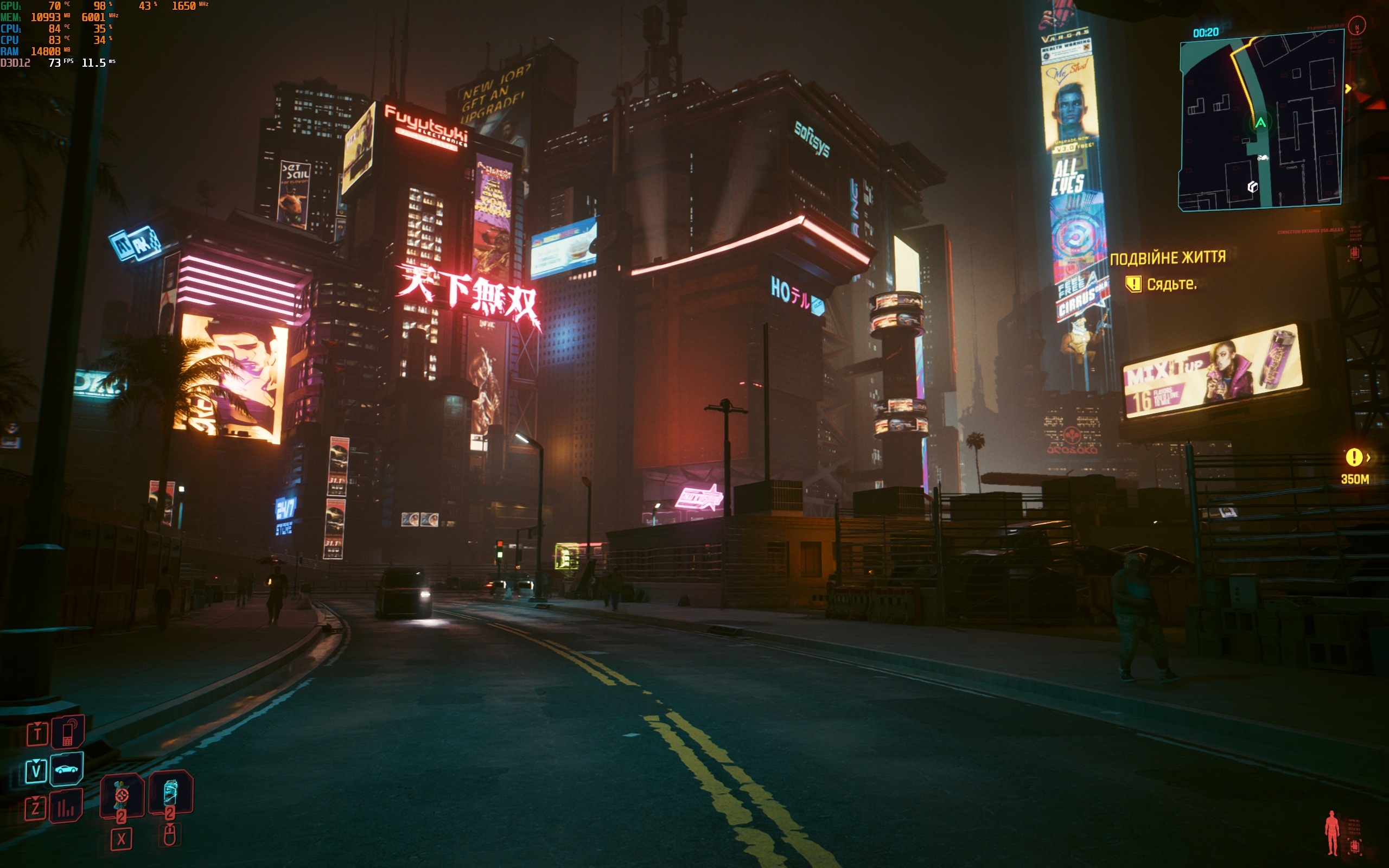Select the grenade quick-slot item

point(122,795)
